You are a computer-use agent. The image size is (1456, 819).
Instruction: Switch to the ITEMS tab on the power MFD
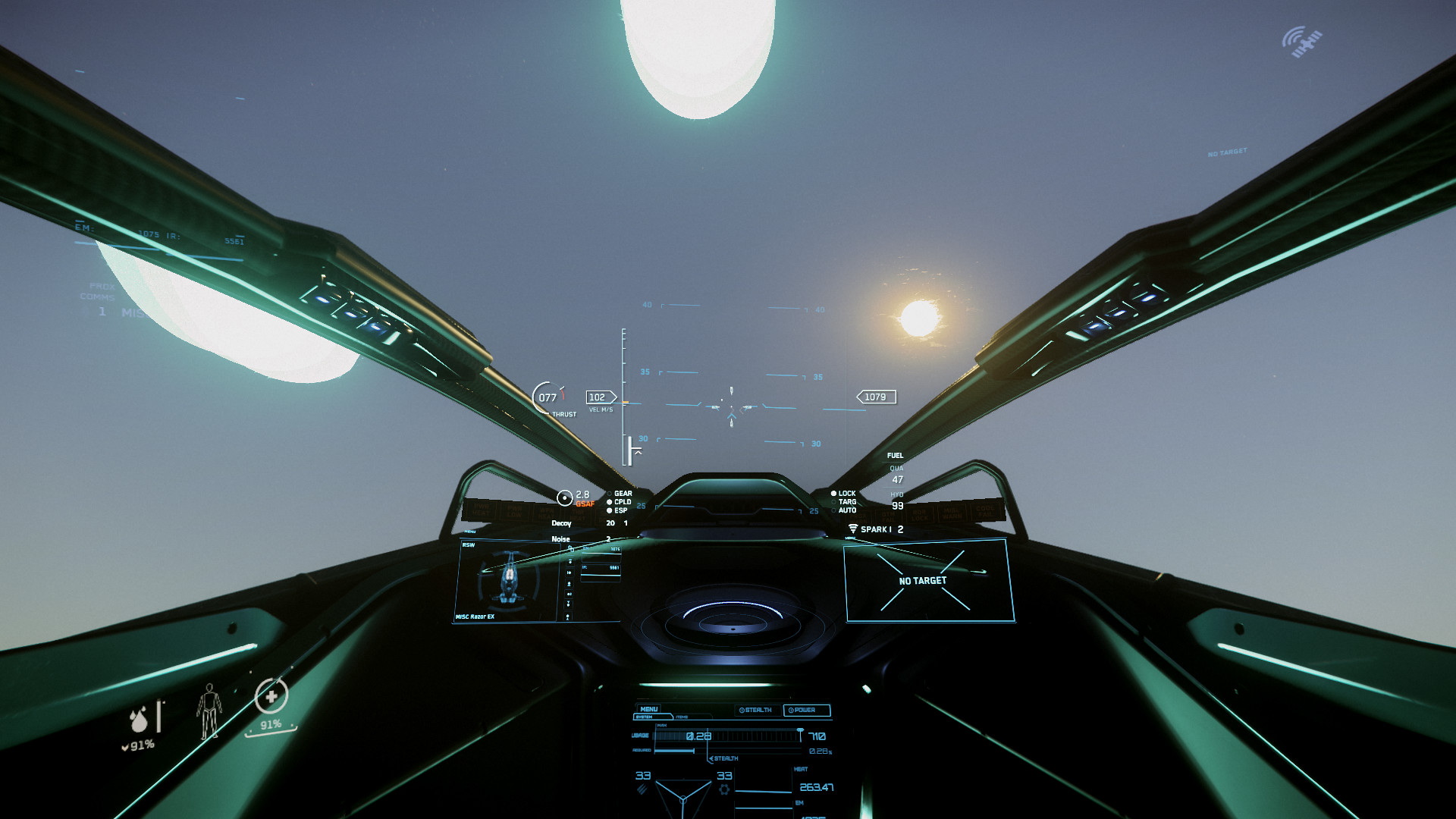click(x=682, y=717)
